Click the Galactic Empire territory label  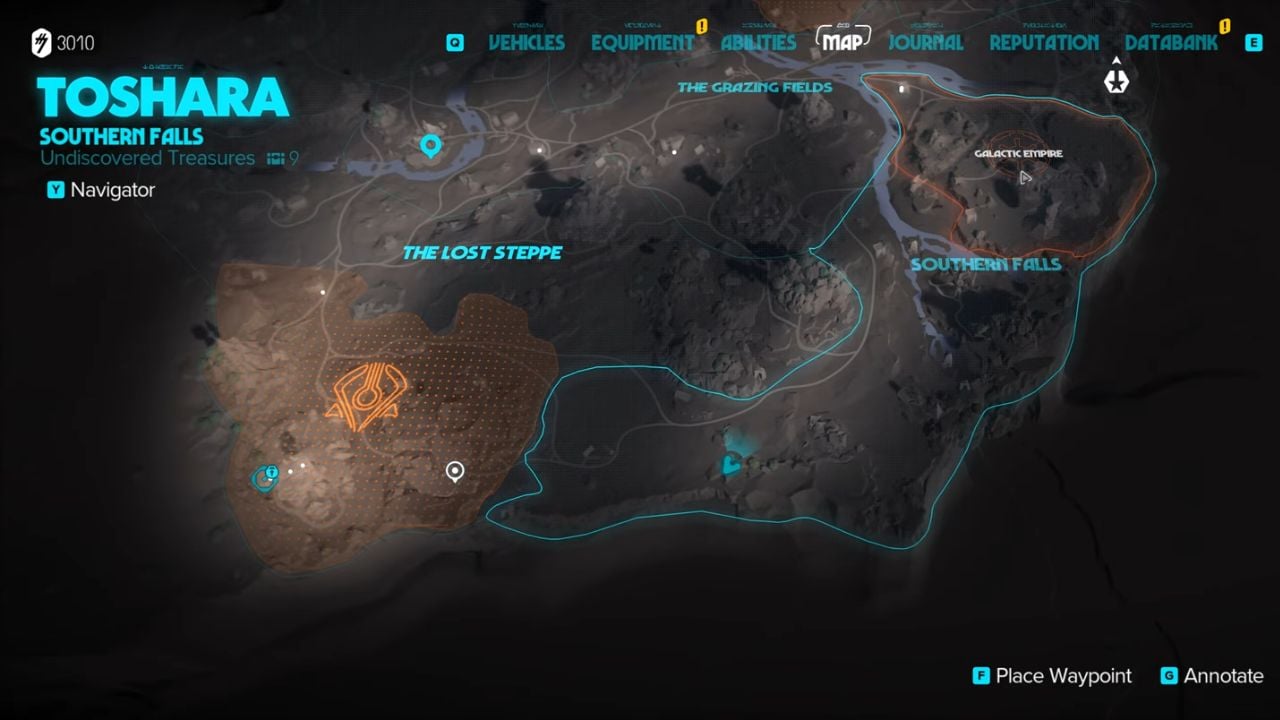[1018, 155]
